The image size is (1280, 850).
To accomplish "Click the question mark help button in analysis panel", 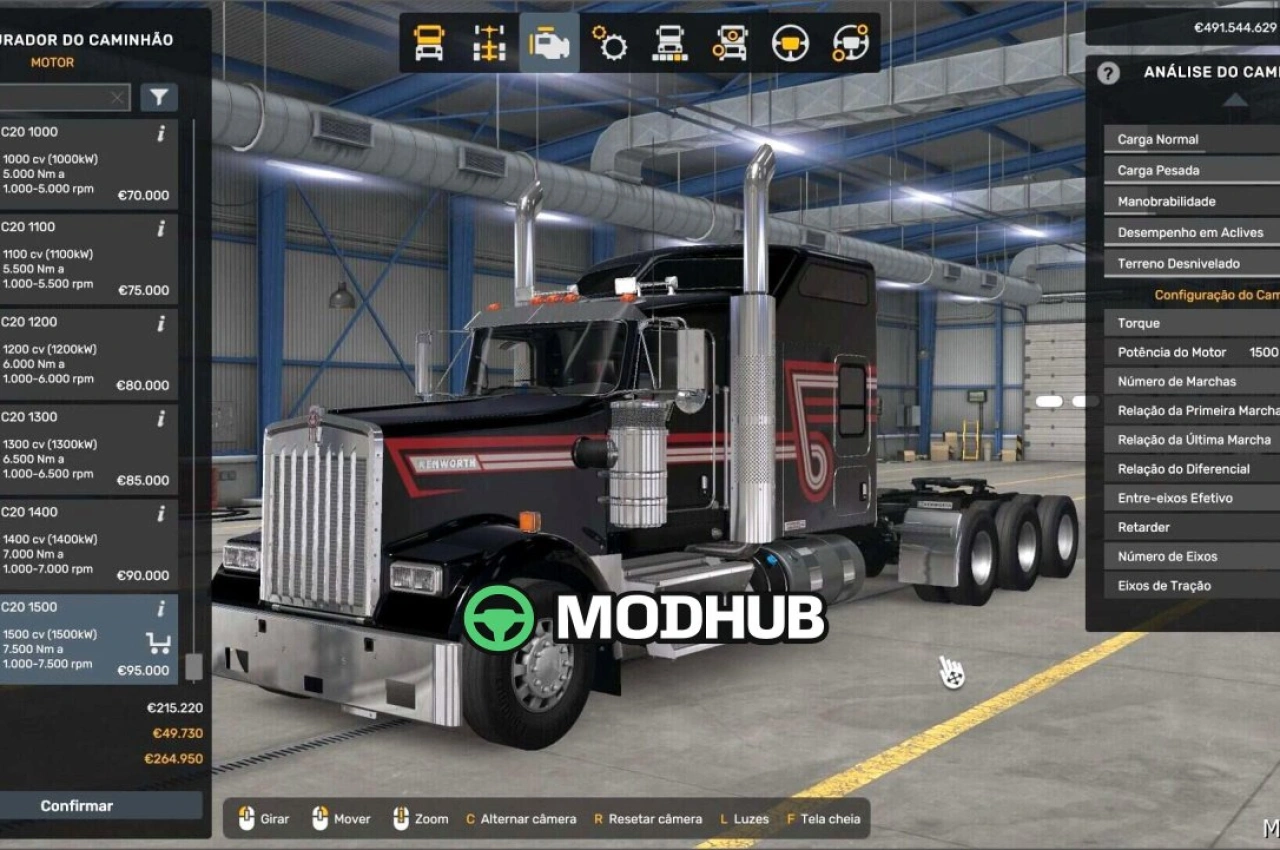I will (x=1108, y=74).
